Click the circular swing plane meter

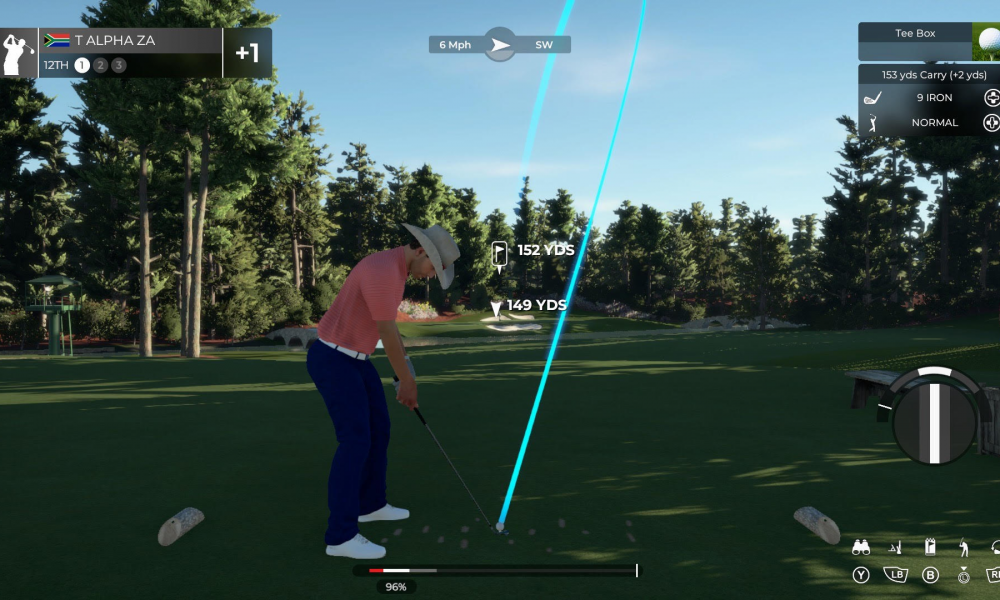[x=934, y=416]
